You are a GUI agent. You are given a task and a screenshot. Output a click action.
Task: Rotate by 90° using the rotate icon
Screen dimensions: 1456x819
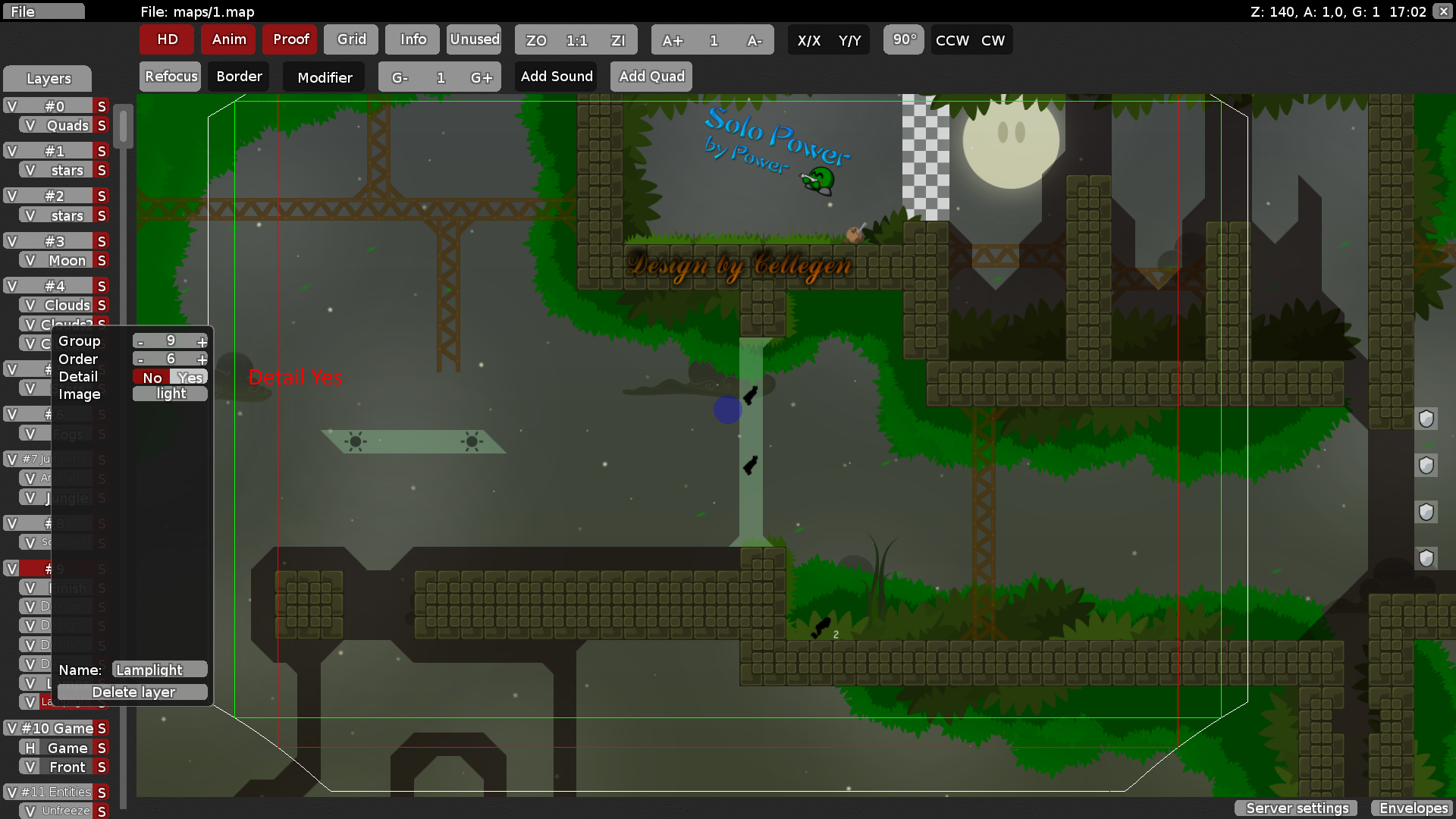[903, 40]
